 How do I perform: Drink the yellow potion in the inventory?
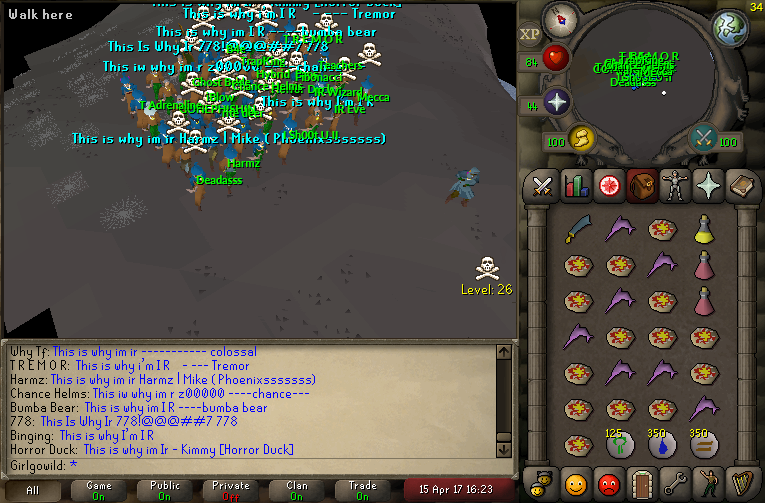[x=704, y=229]
